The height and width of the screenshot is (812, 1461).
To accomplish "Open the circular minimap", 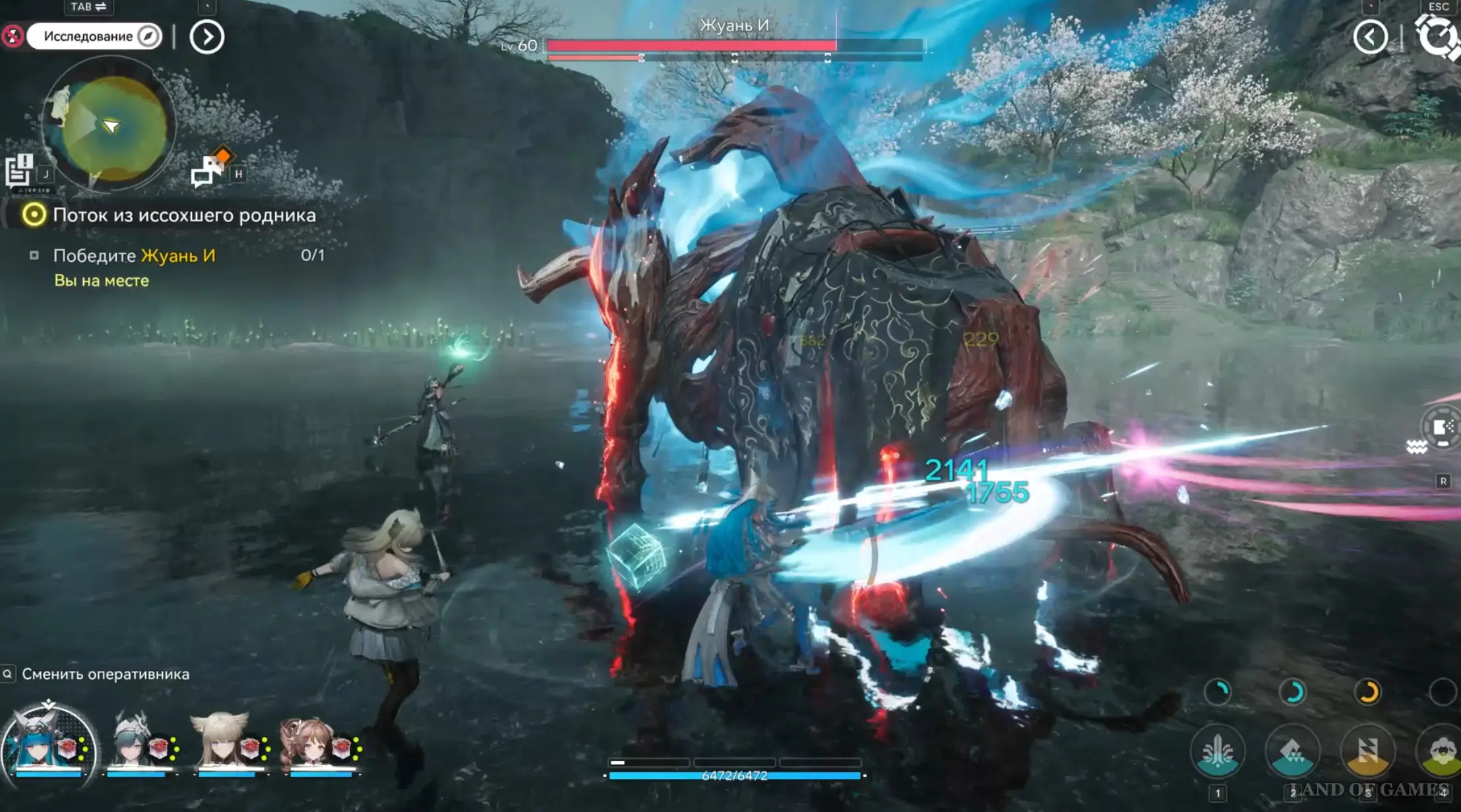I will pos(109,126).
